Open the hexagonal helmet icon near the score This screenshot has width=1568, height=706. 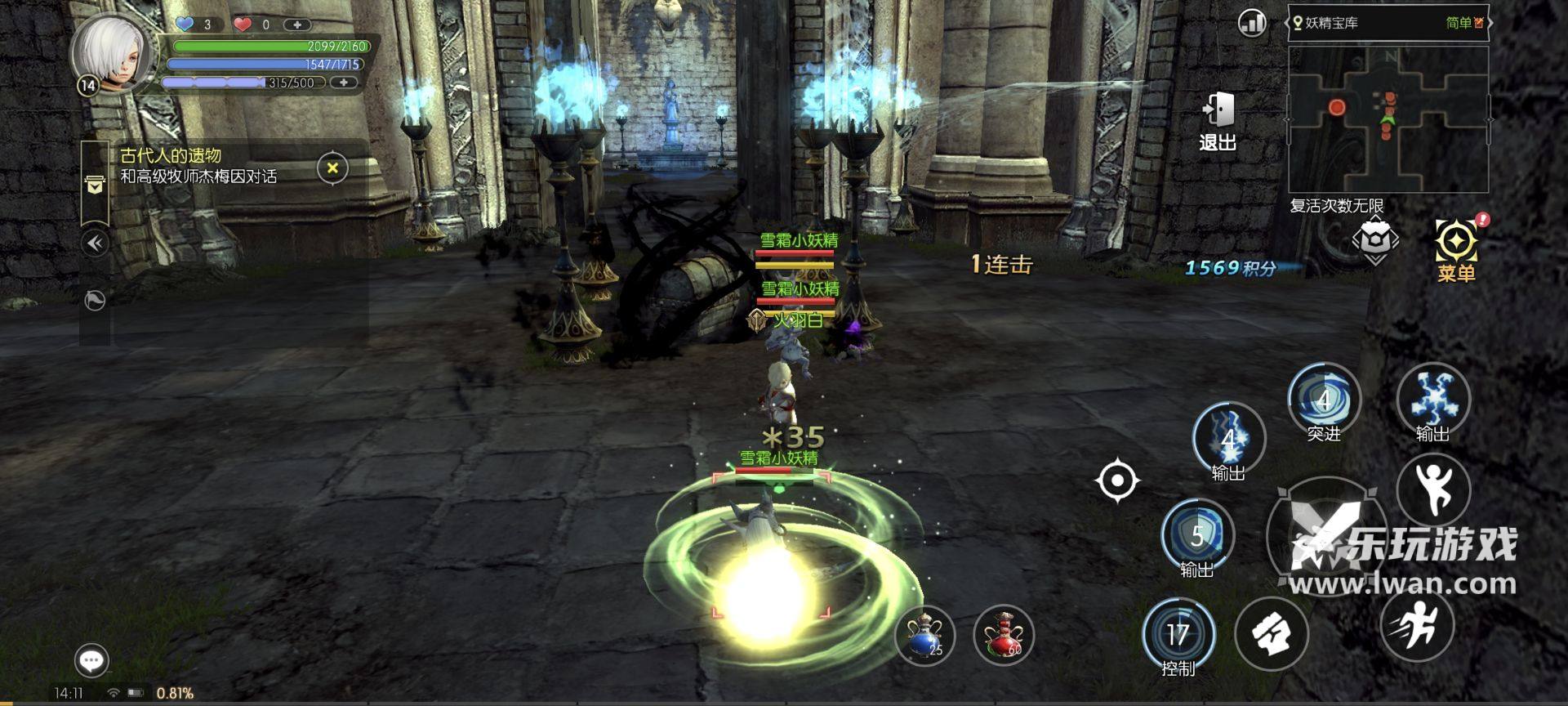1375,241
